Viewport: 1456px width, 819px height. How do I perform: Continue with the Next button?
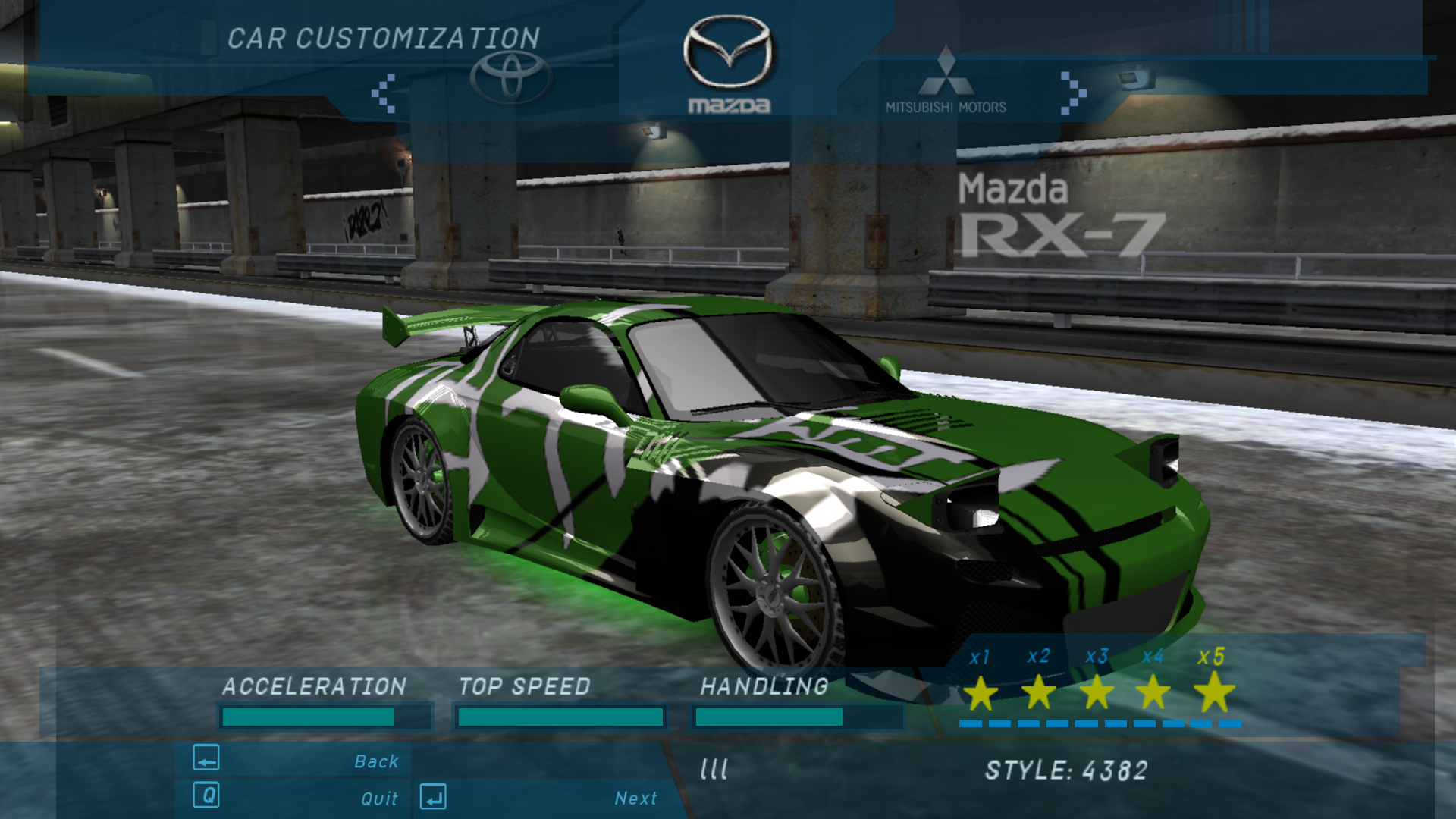(635, 798)
